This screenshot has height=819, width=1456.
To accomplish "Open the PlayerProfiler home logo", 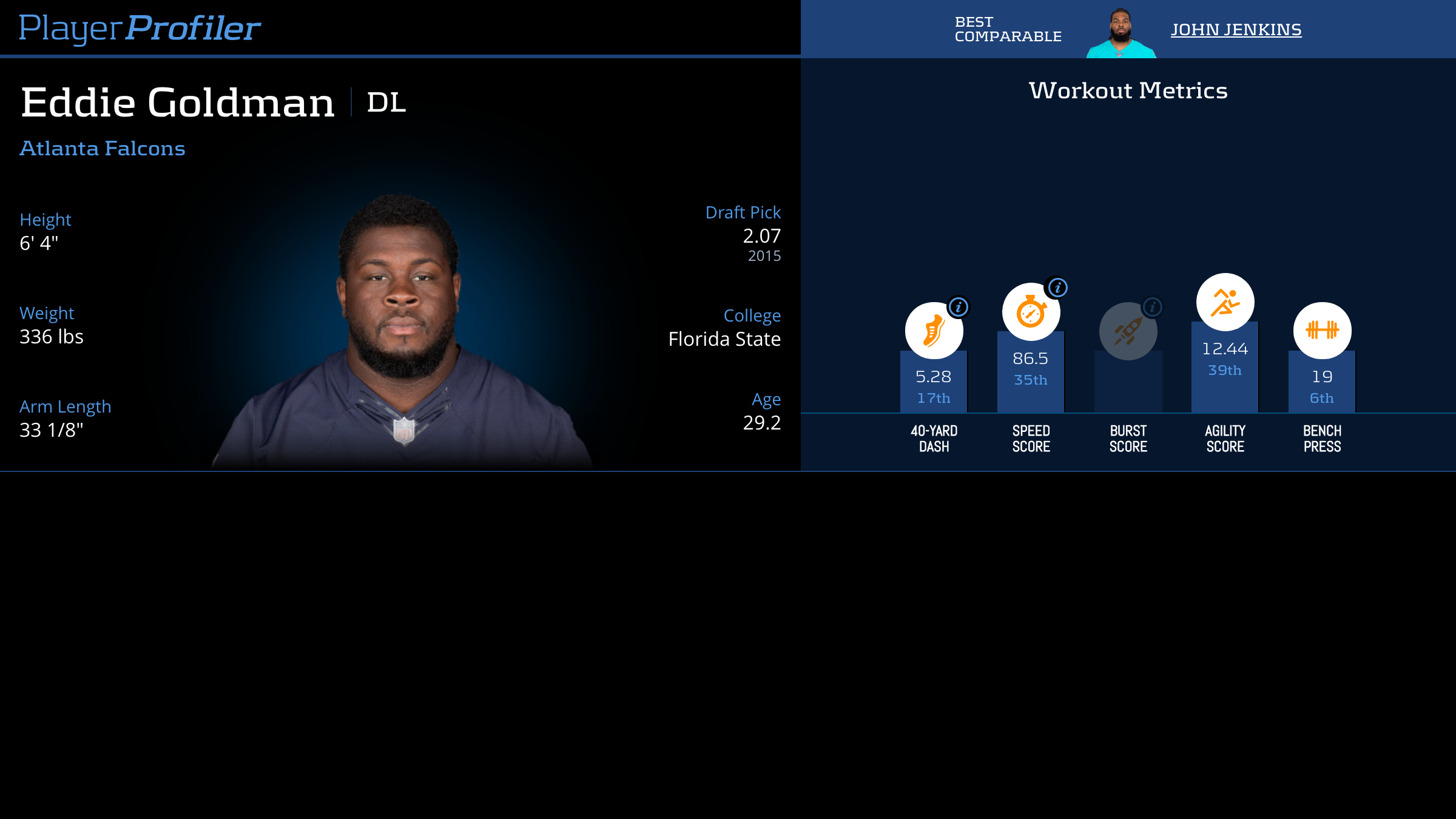I will coord(140,29).
